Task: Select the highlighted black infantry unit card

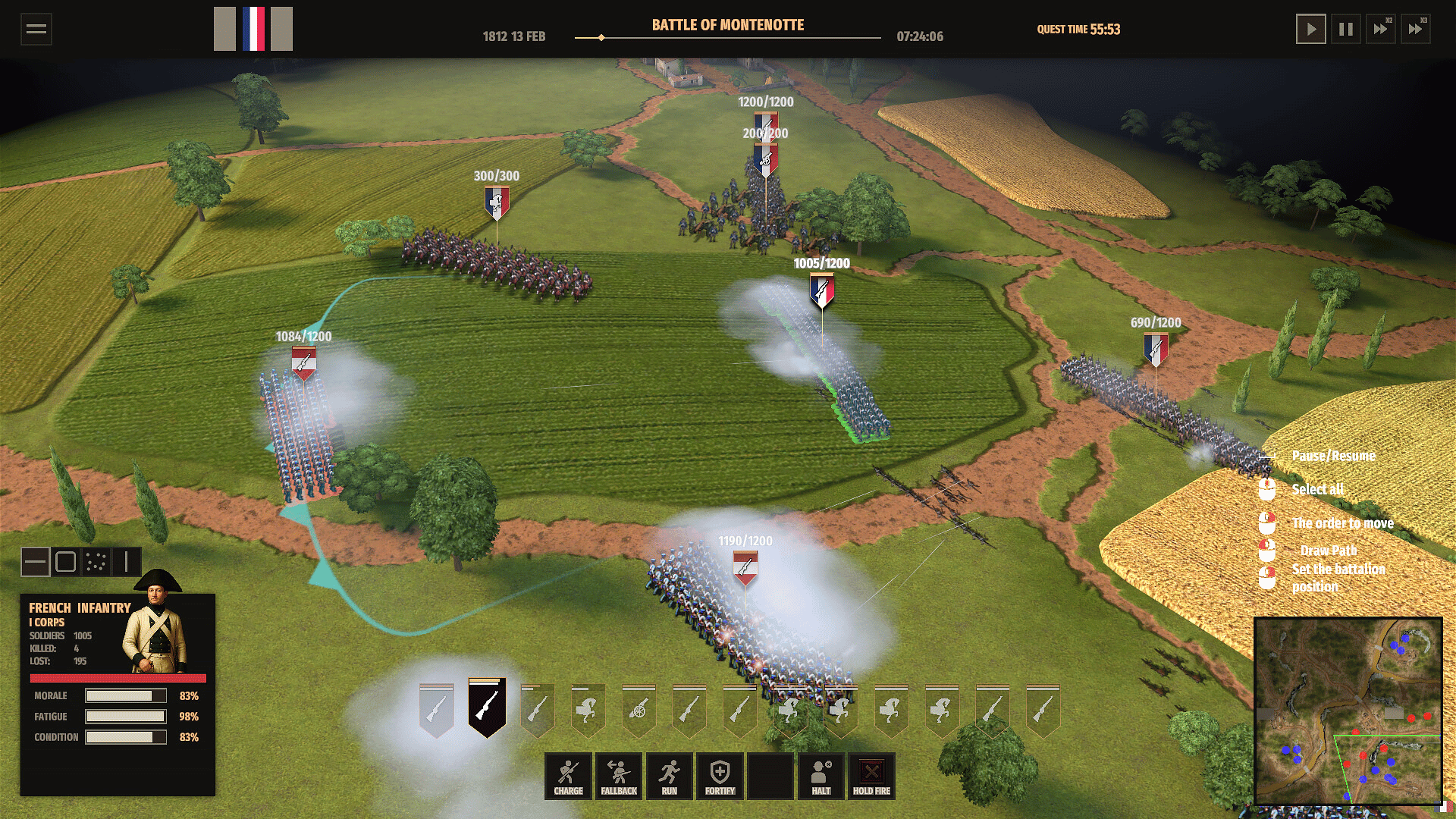Action: click(487, 707)
